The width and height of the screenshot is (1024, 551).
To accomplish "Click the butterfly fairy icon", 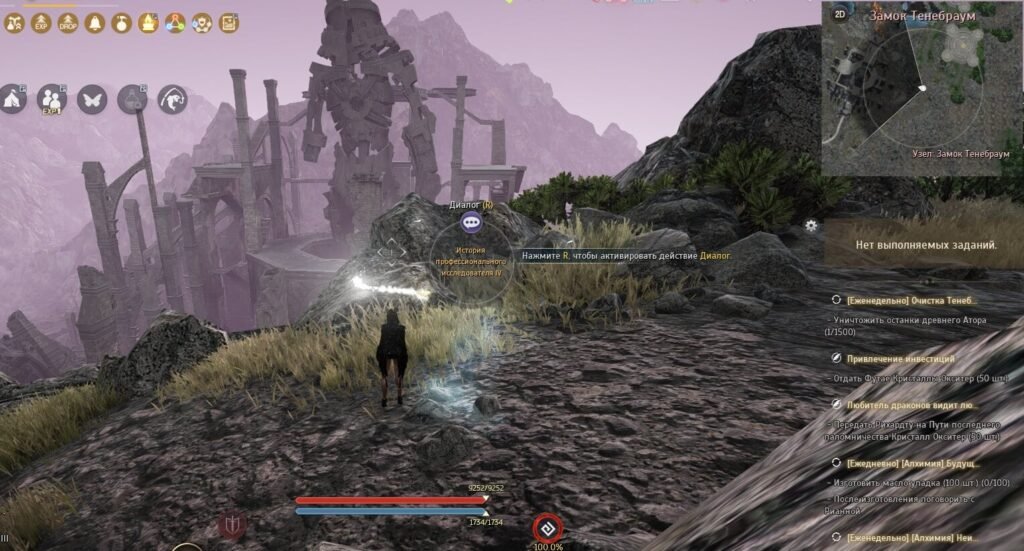I will (x=92, y=99).
